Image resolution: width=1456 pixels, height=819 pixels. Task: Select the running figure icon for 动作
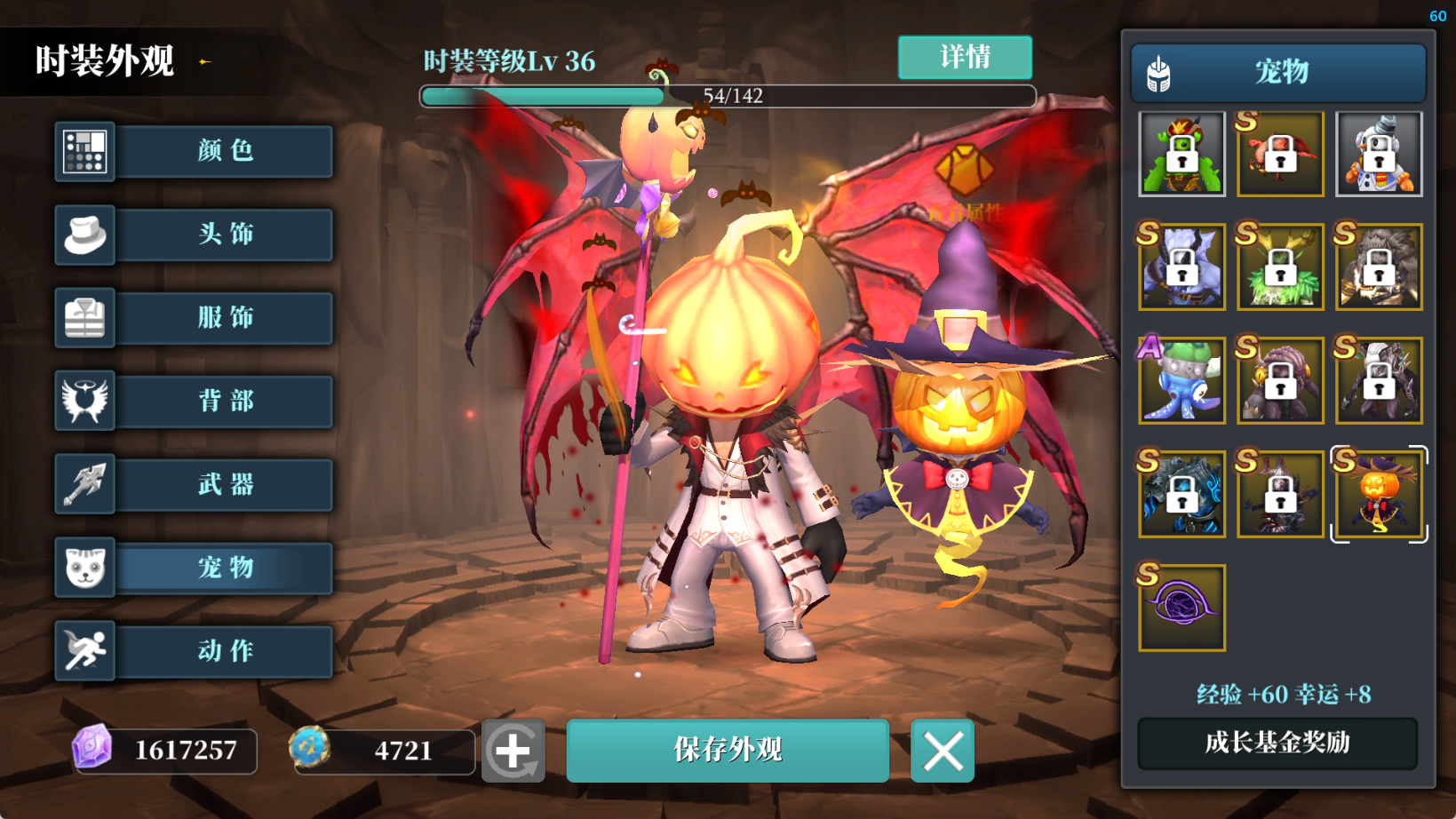pos(84,651)
